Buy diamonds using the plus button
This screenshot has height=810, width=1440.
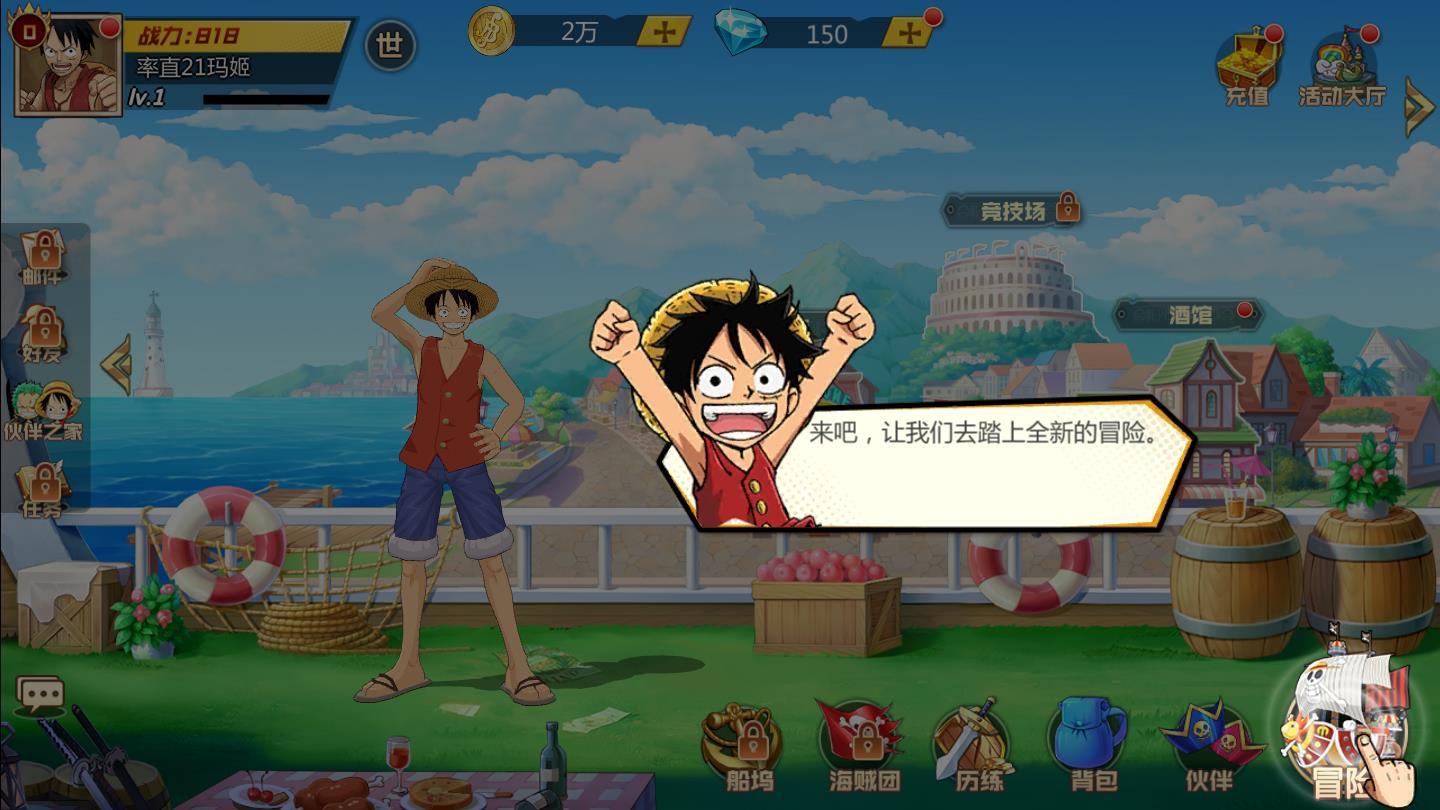tap(909, 33)
